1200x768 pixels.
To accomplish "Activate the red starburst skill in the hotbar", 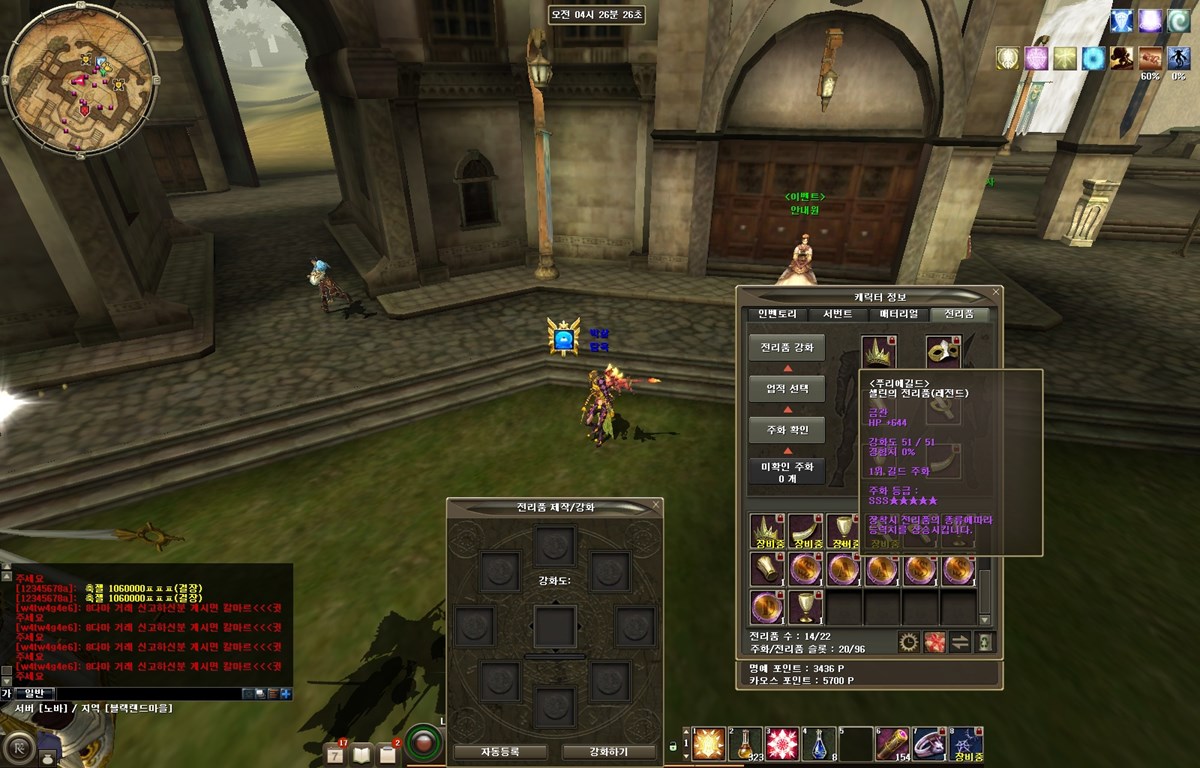I will pyautogui.click(x=782, y=745).
